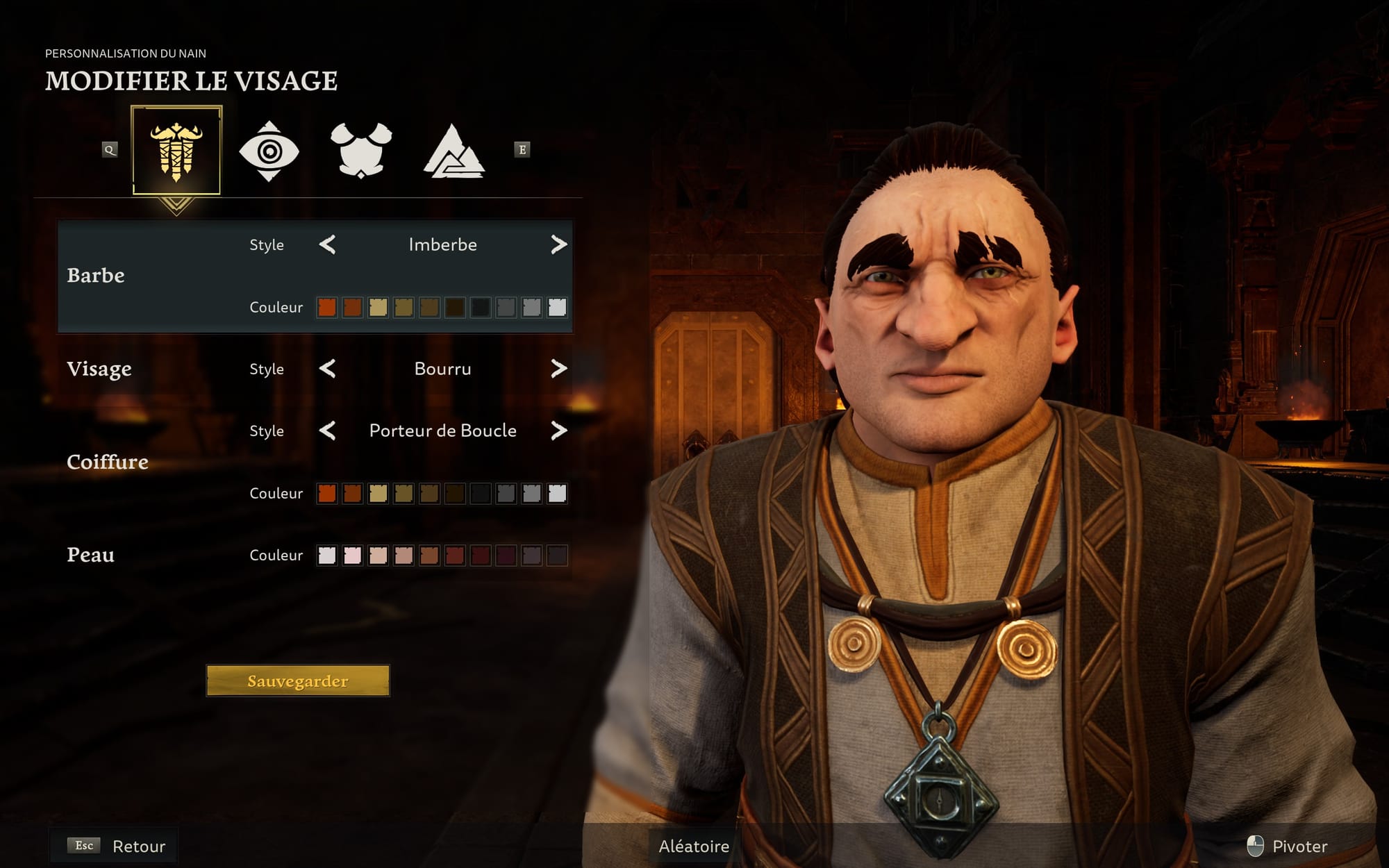Pick the white beard color swatch
The image size is (1389, 868).
pyautogui.click(x=557, y=307)
